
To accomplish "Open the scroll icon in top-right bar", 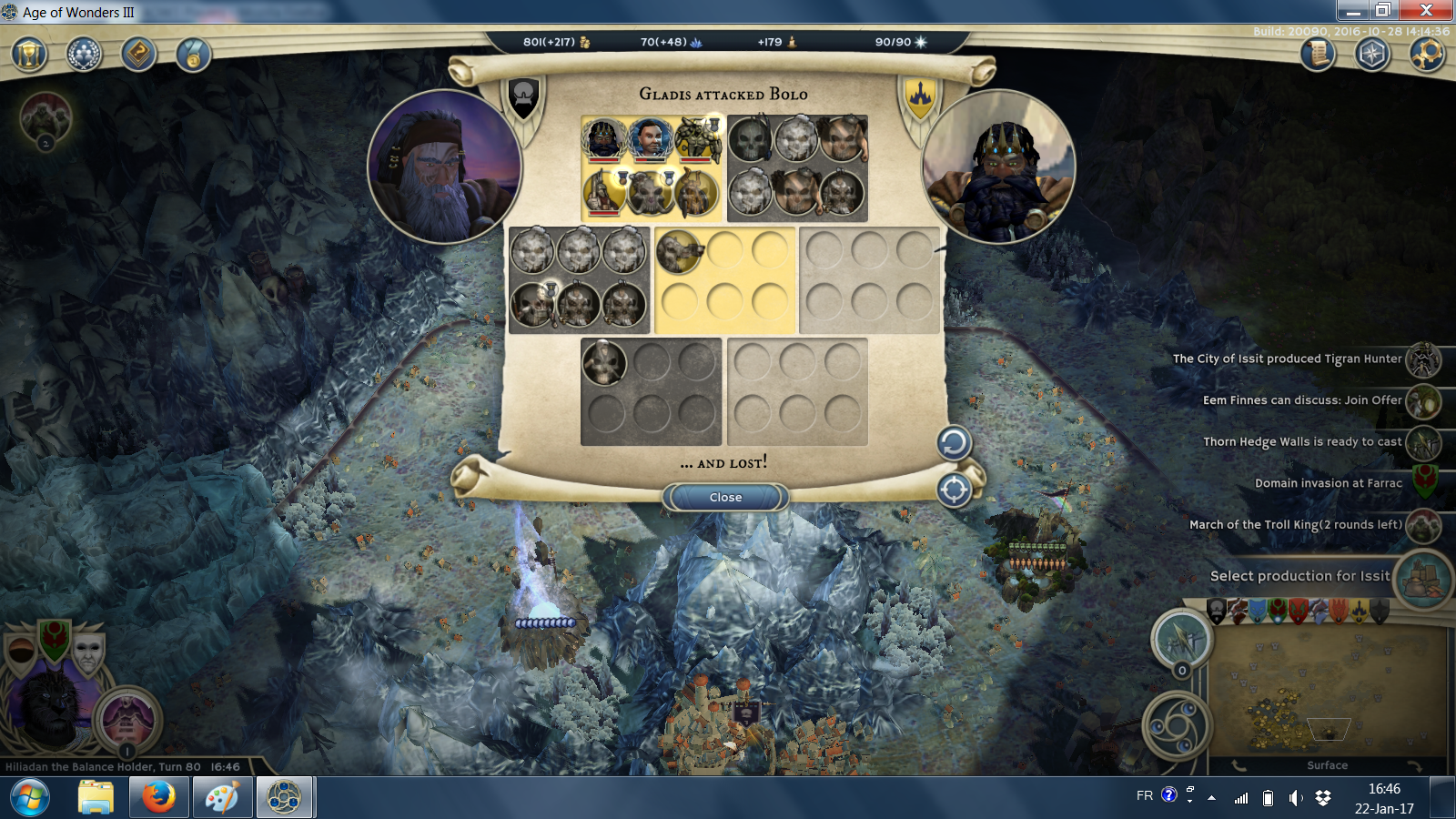I will point(1317,55).
